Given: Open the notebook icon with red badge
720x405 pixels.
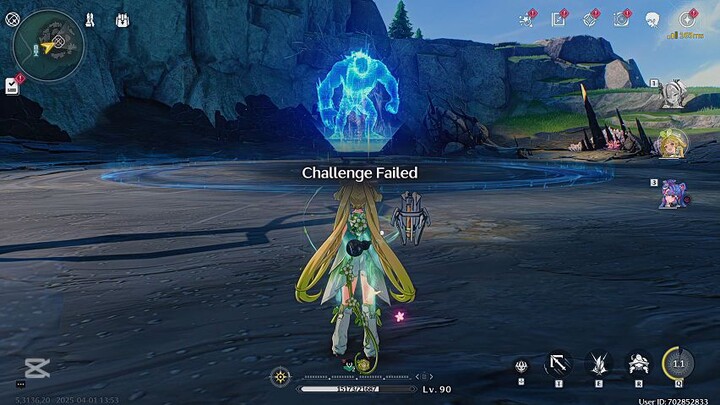Looking at the screenshot, I should pos(559,19).
